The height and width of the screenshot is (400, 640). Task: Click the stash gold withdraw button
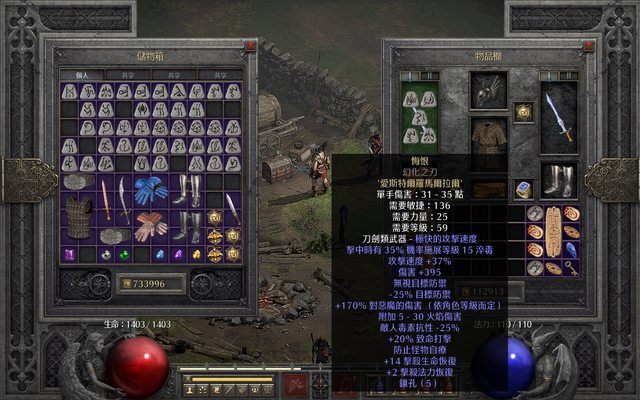point(126,284)
